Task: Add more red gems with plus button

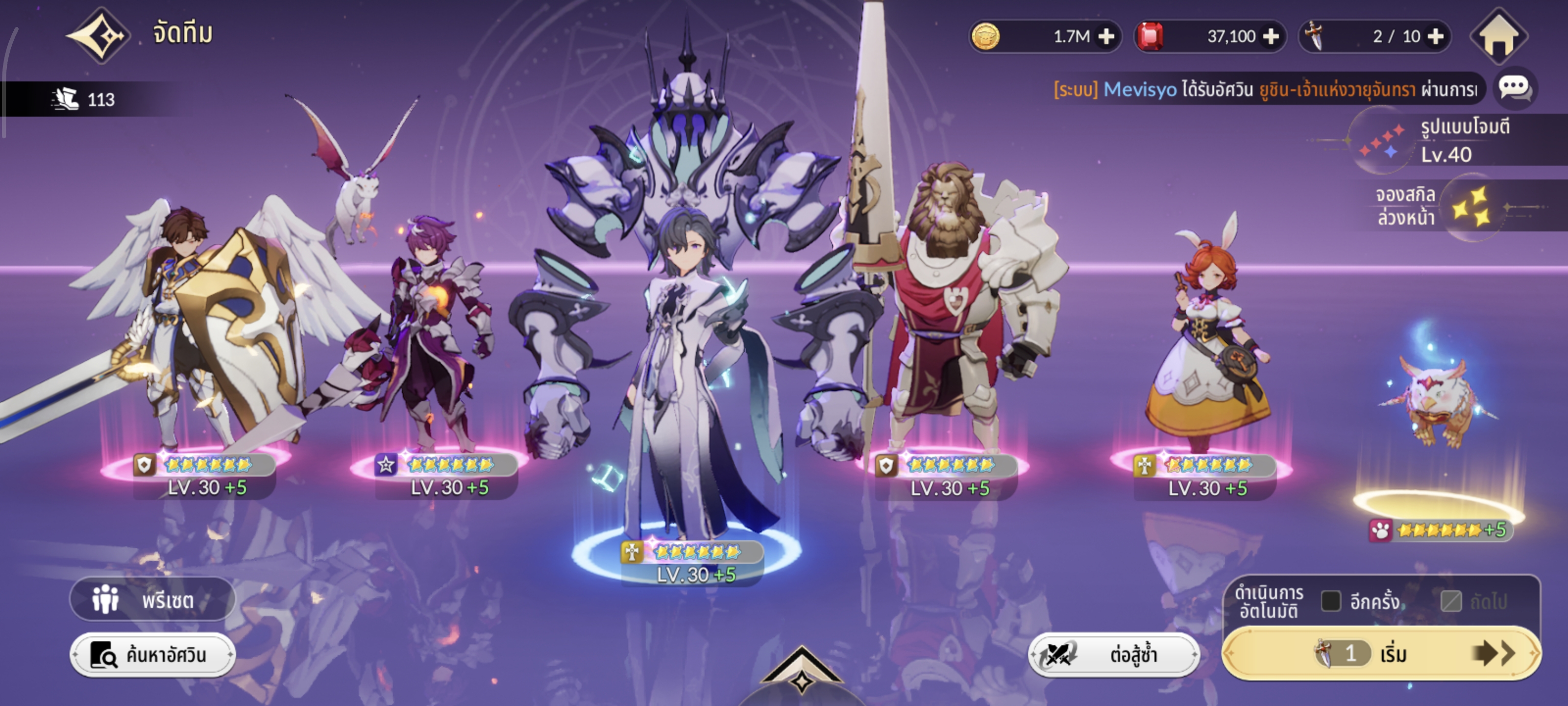Action: click(1271, 37)
